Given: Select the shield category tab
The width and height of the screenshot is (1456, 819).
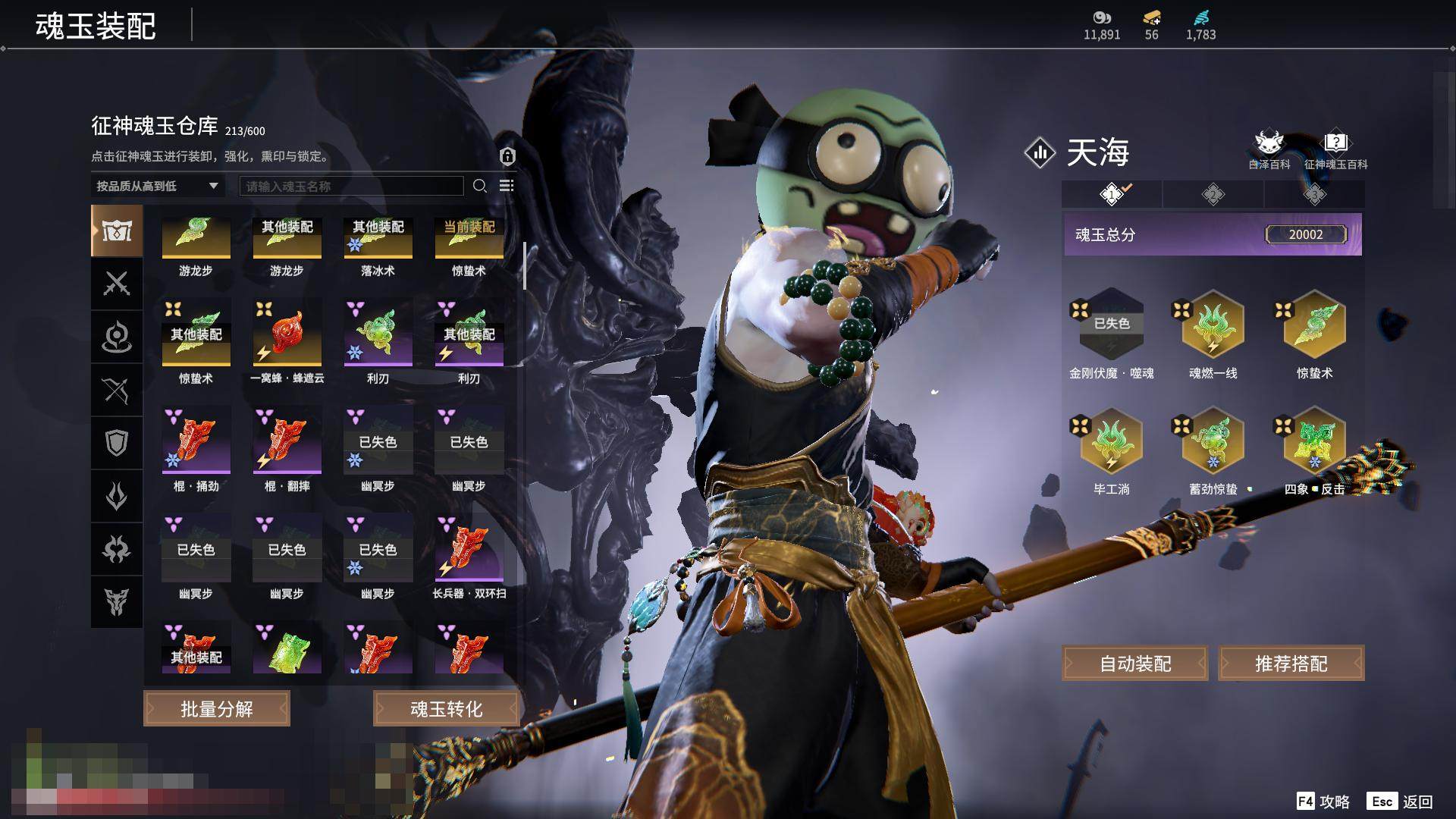Looking at the screenshot, I should [x=117, y=443].
